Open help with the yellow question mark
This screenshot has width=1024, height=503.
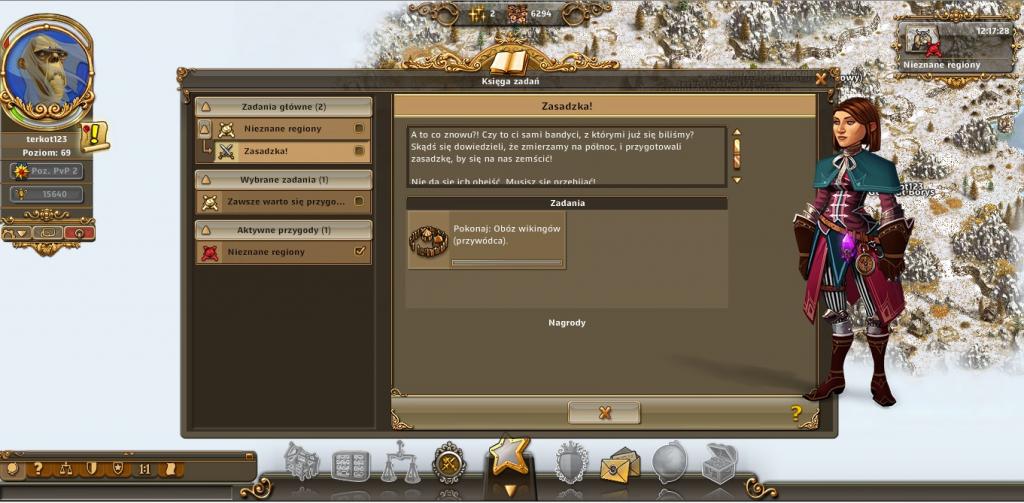click(x=796, y=412)
